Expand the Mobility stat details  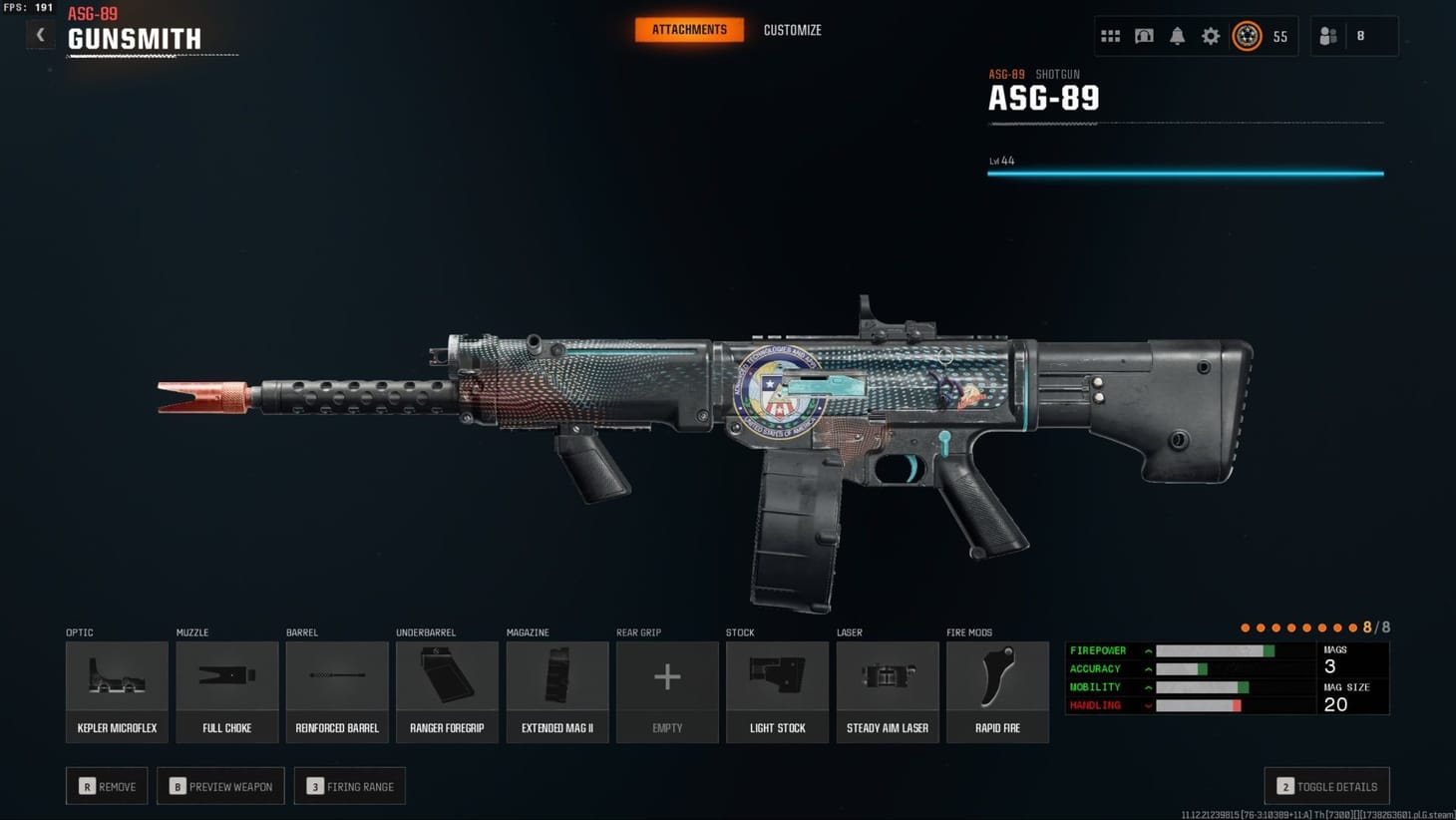coord(1149,686)
